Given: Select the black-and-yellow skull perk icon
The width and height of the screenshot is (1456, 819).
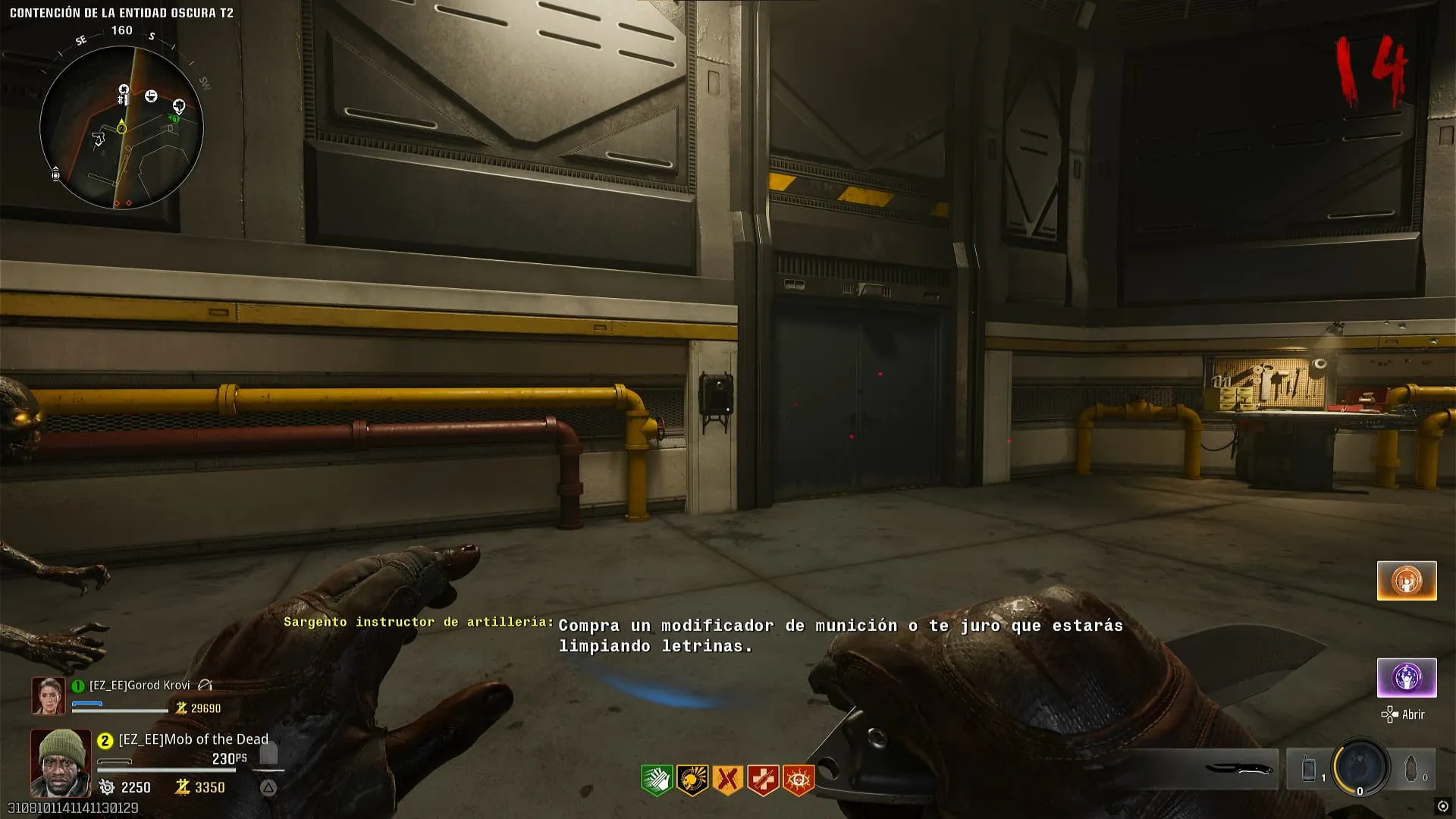Looking at the screenshot, I should [x=692, y=780].
